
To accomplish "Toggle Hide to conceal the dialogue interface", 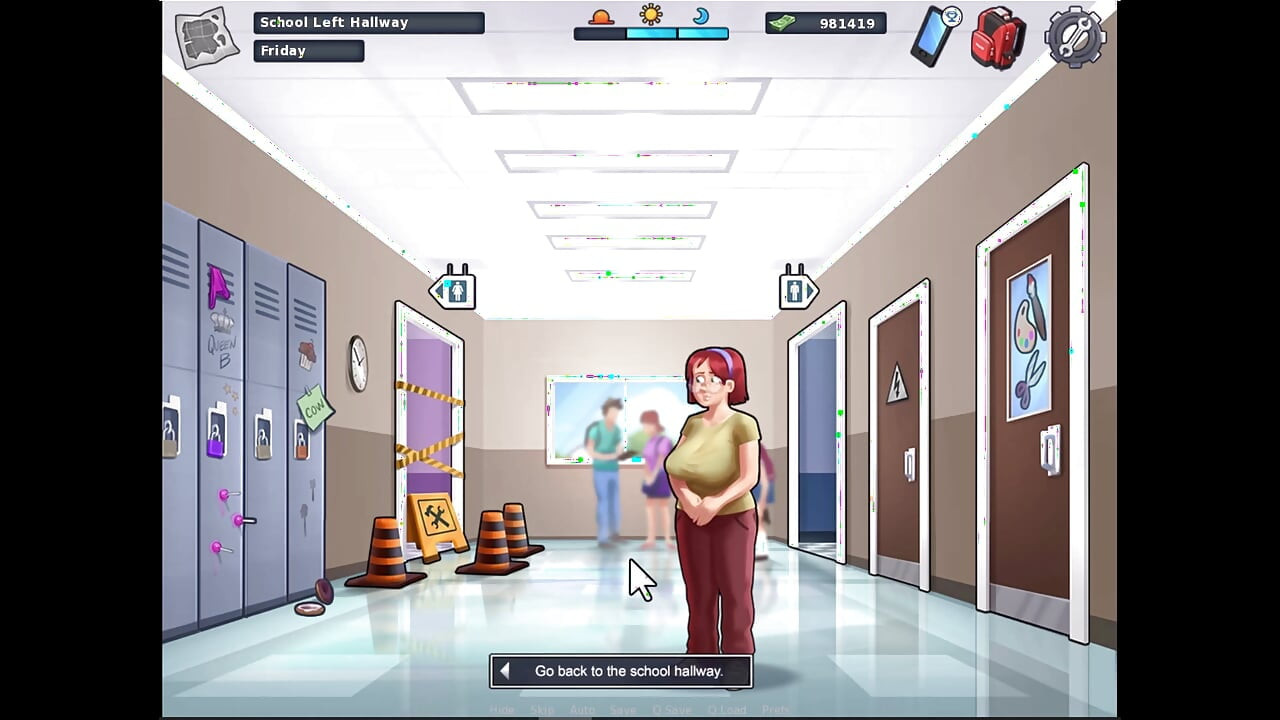I will 502,708.
